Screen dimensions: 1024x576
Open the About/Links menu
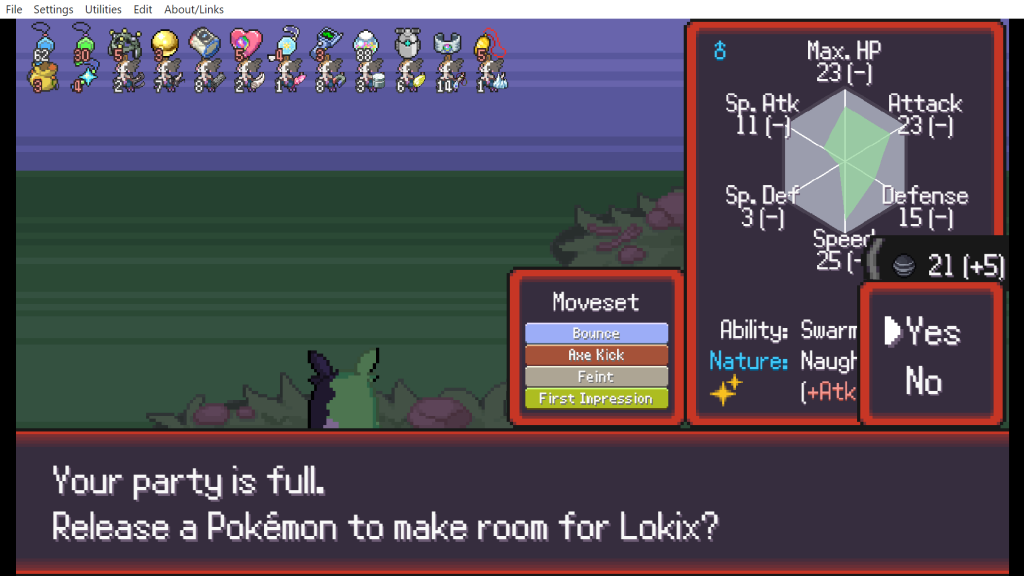pyautogui.click(x=194, y=9)
